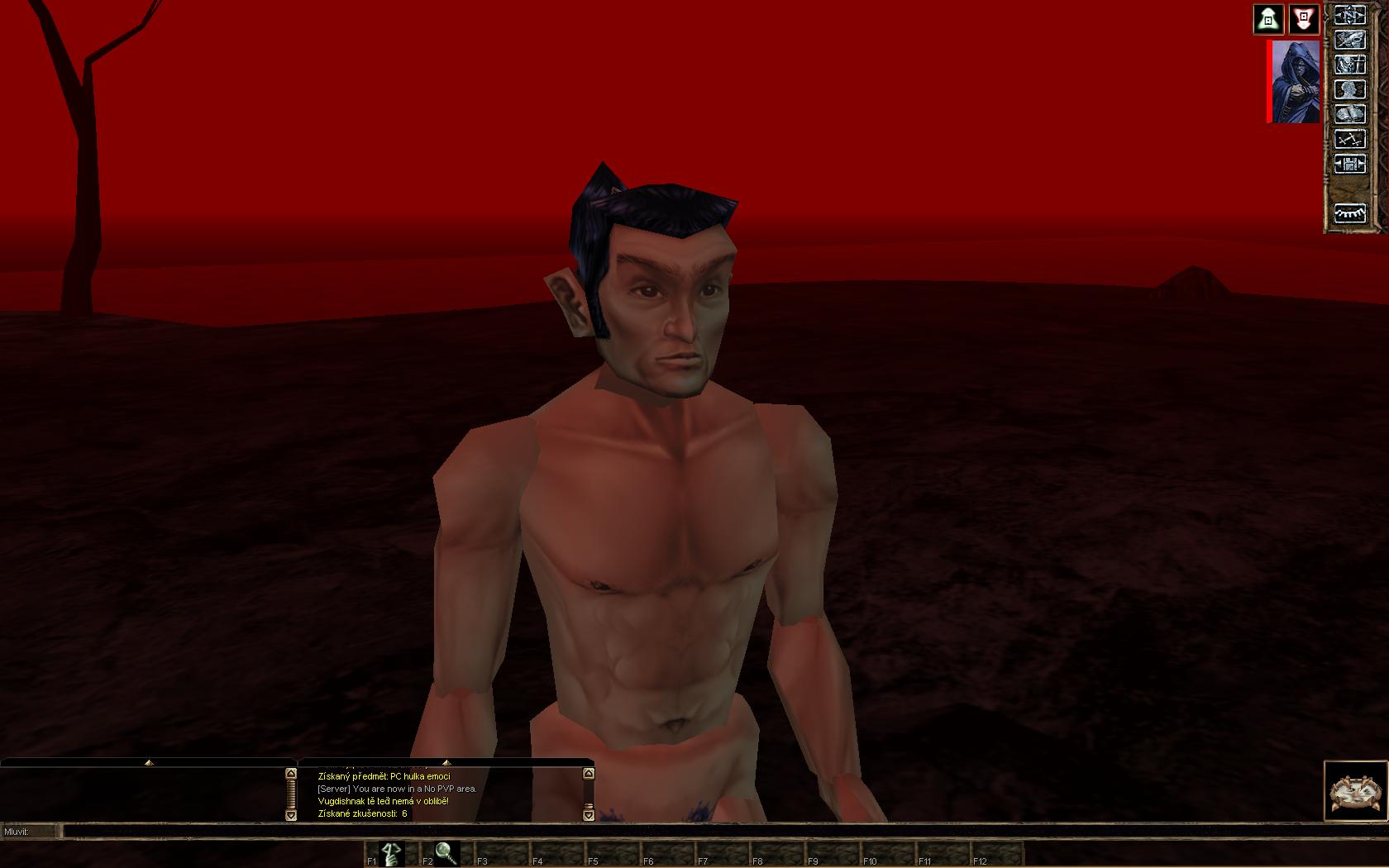
Task: Expand the message log window upward
Action: pyautogui.click(x=446, y=762)
